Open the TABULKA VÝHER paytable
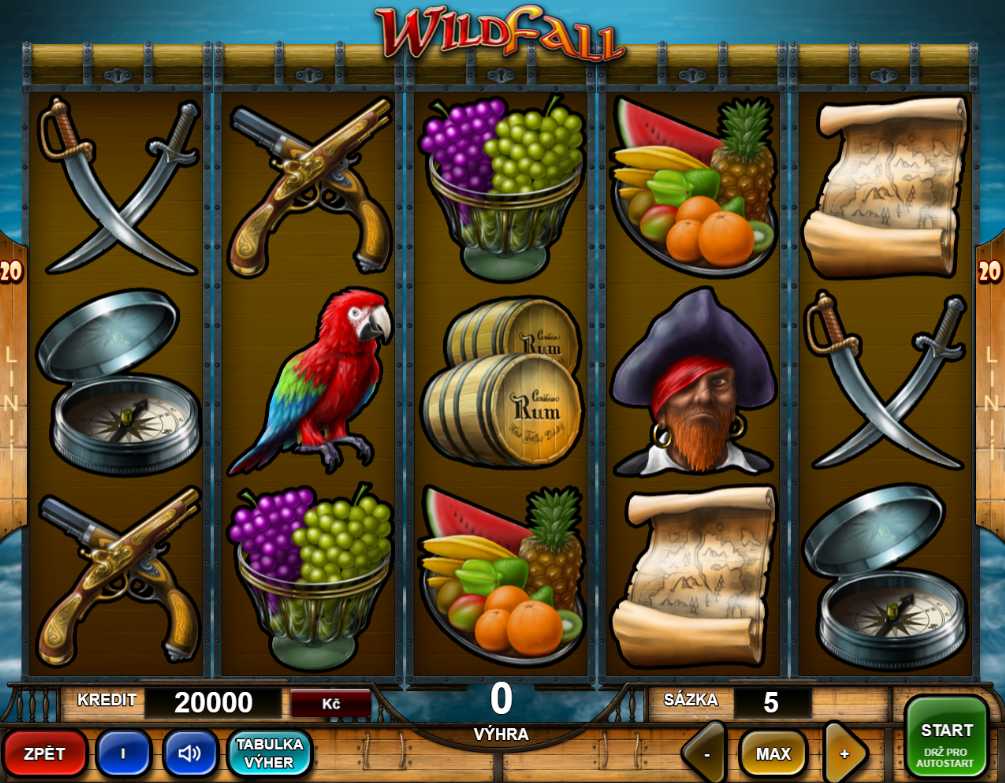This screenshot has width=1005, height=783. [x=270, y=753]
